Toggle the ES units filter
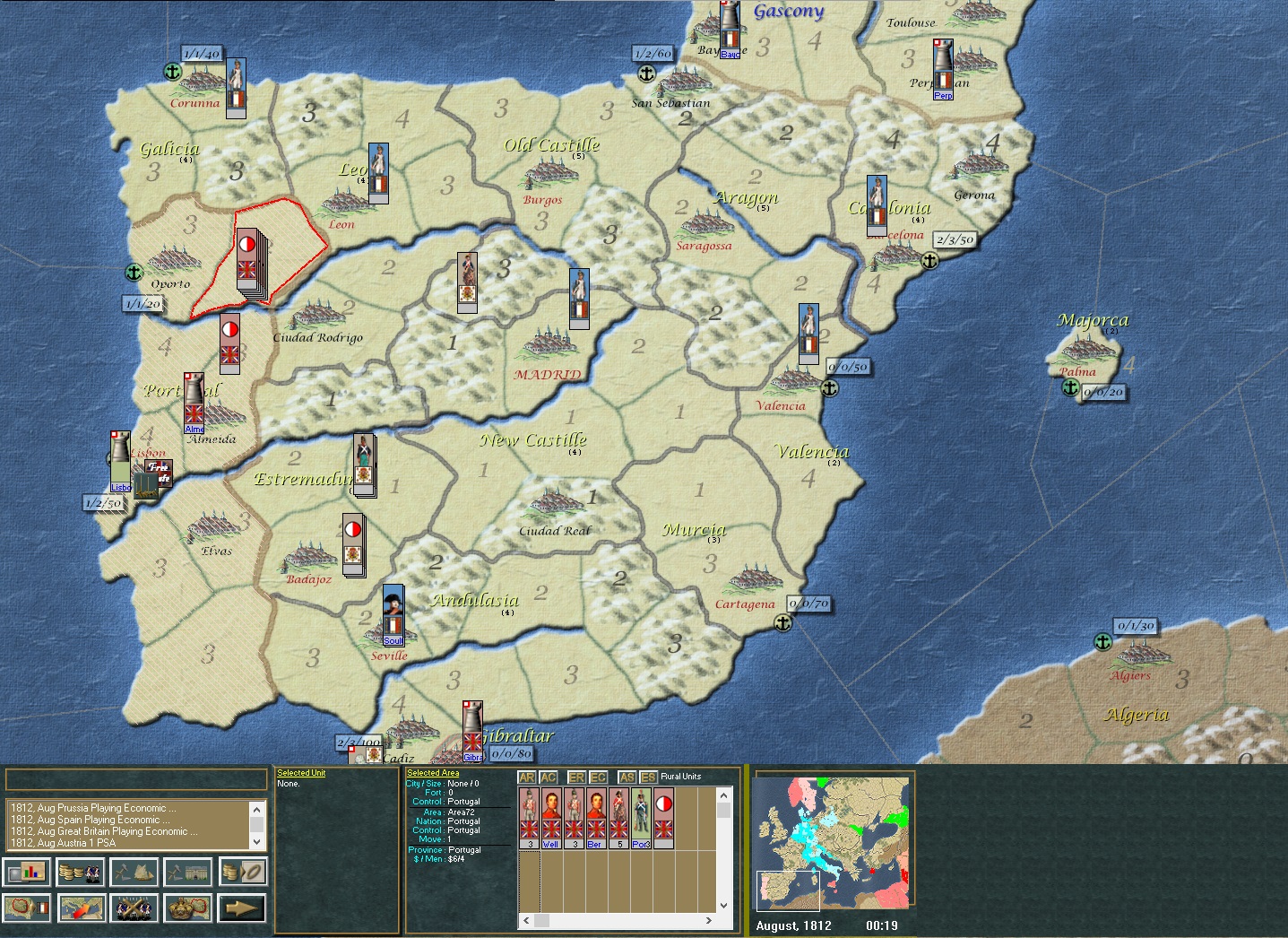This screenshot has height=938, width=1288. (648, 777)
